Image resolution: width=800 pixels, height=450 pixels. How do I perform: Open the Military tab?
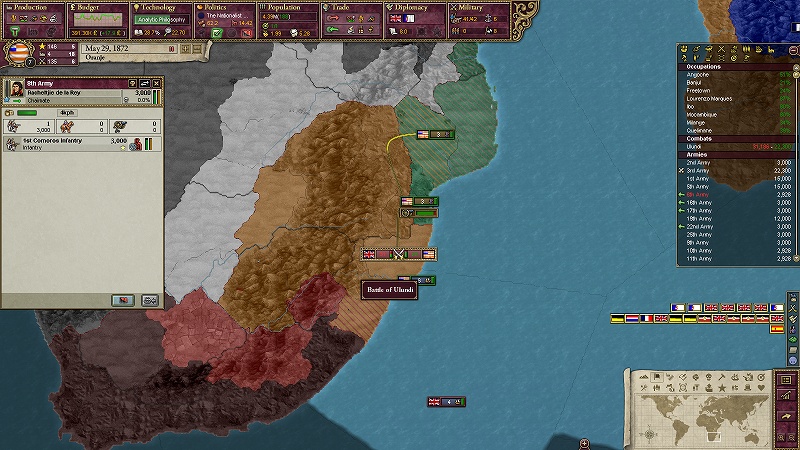coord(478,7)
